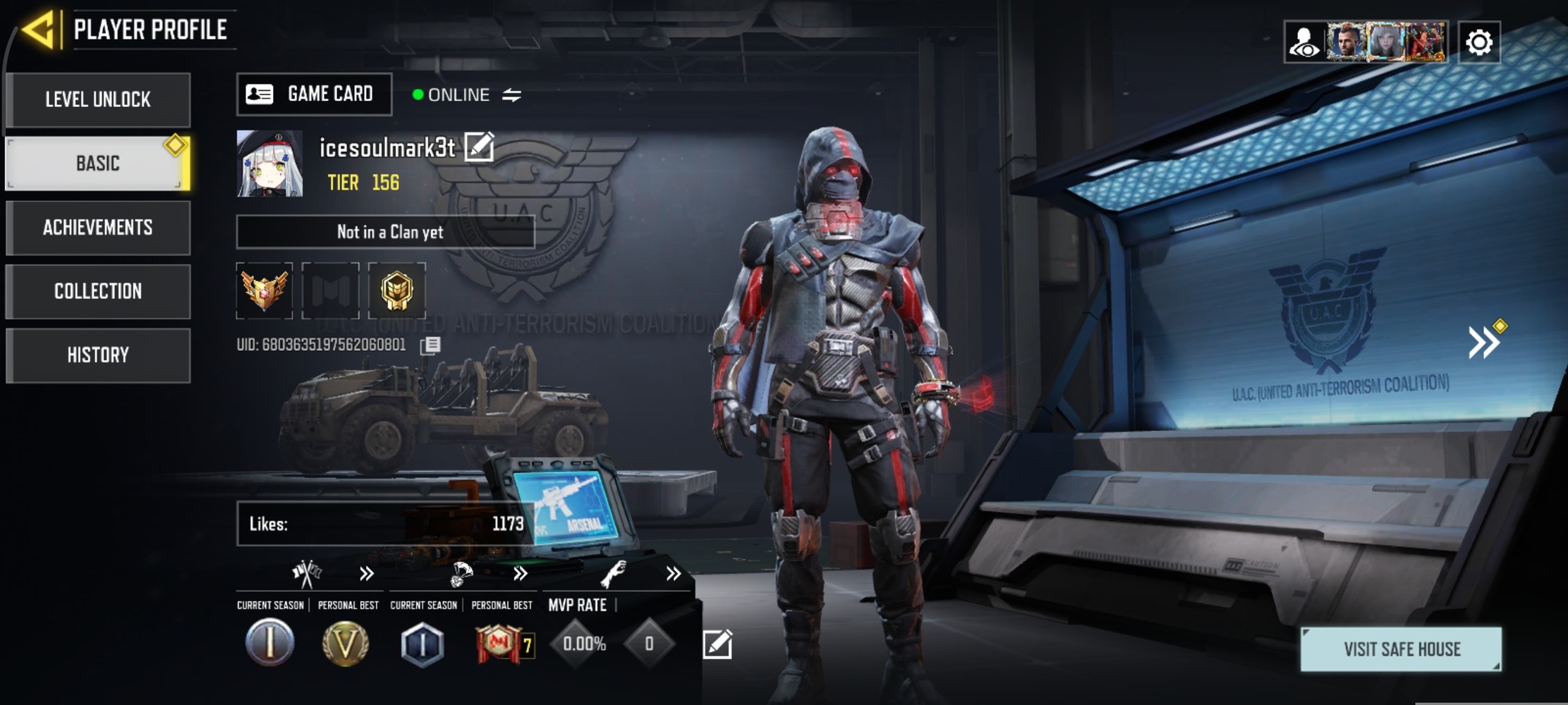This screenshot has width=1568, height=705.
Task: Open settings with the gear icon
Action: [x=1479, y=43]
